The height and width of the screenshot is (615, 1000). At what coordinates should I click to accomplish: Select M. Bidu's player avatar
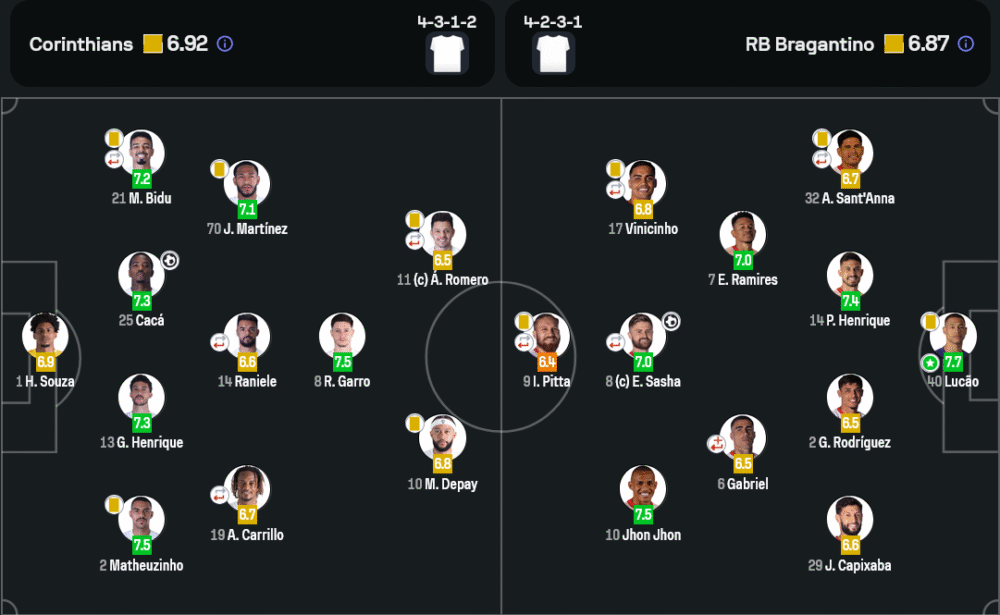click(141, 154)
